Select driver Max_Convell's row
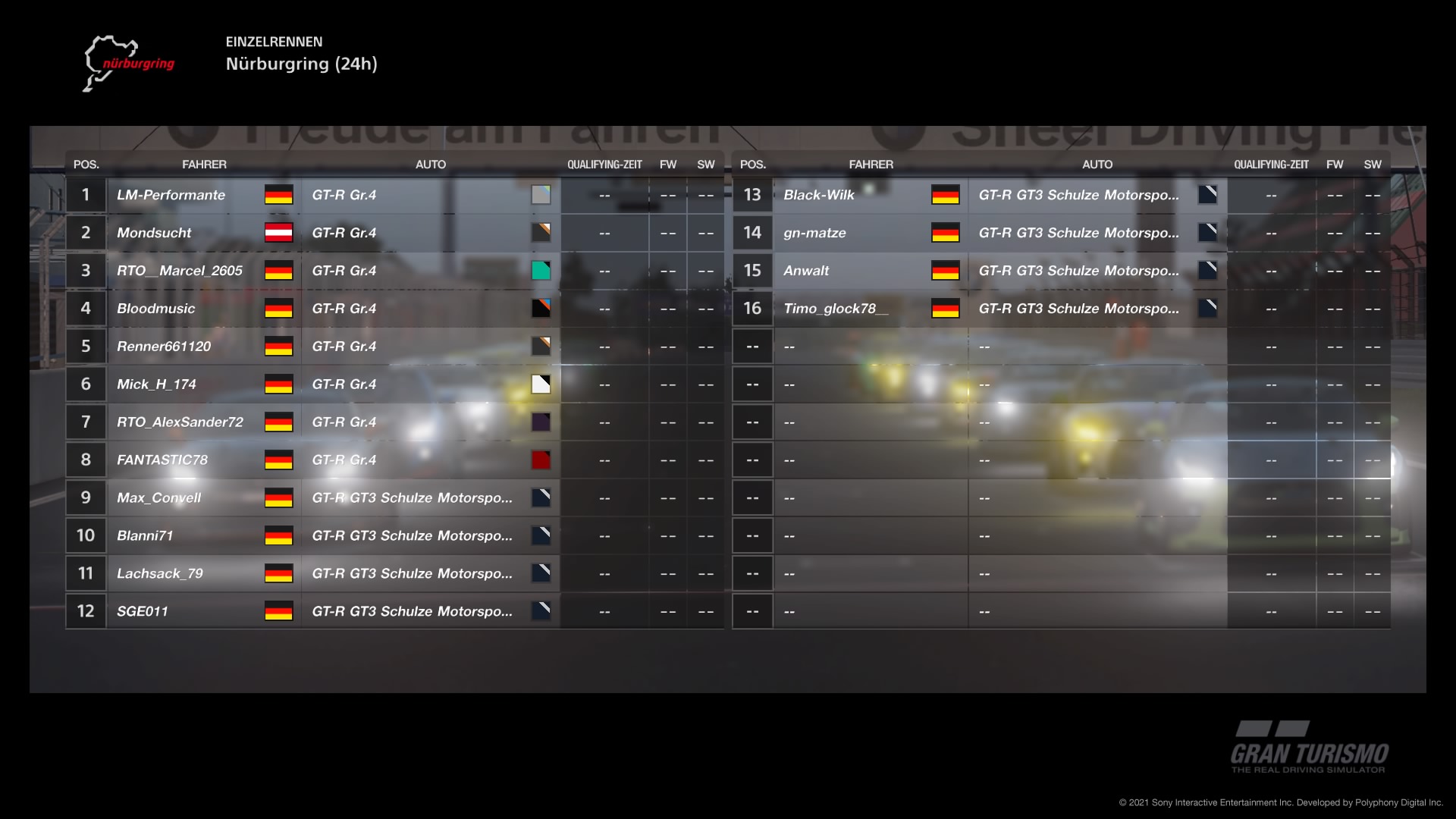This screenshot has height=819, width=1456. (159, 497)
